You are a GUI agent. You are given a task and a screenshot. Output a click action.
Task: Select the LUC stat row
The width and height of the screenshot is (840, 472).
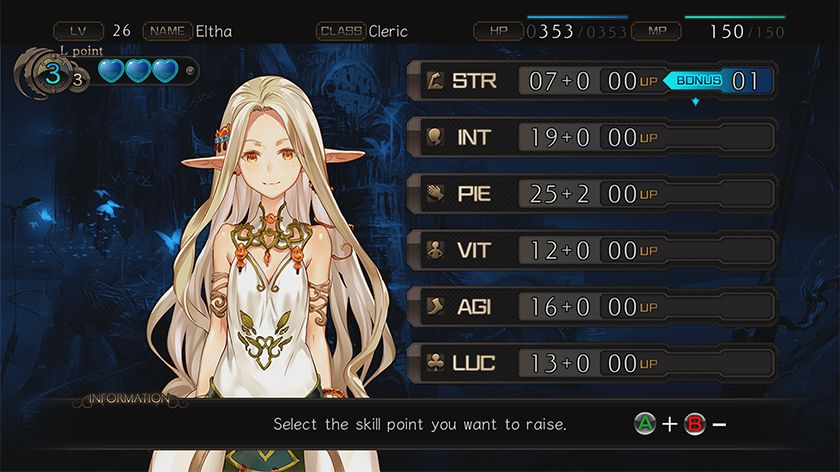592,363
